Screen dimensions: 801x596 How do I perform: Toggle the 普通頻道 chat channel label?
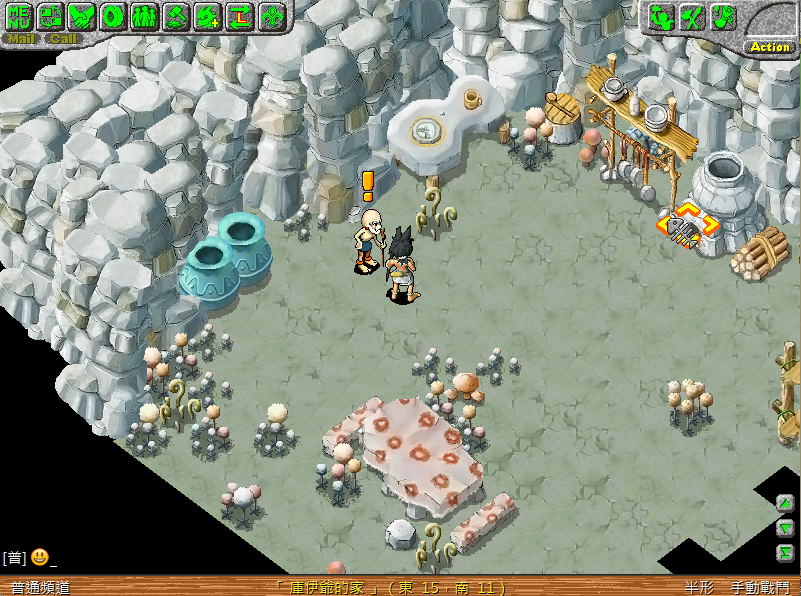[40, 588]
